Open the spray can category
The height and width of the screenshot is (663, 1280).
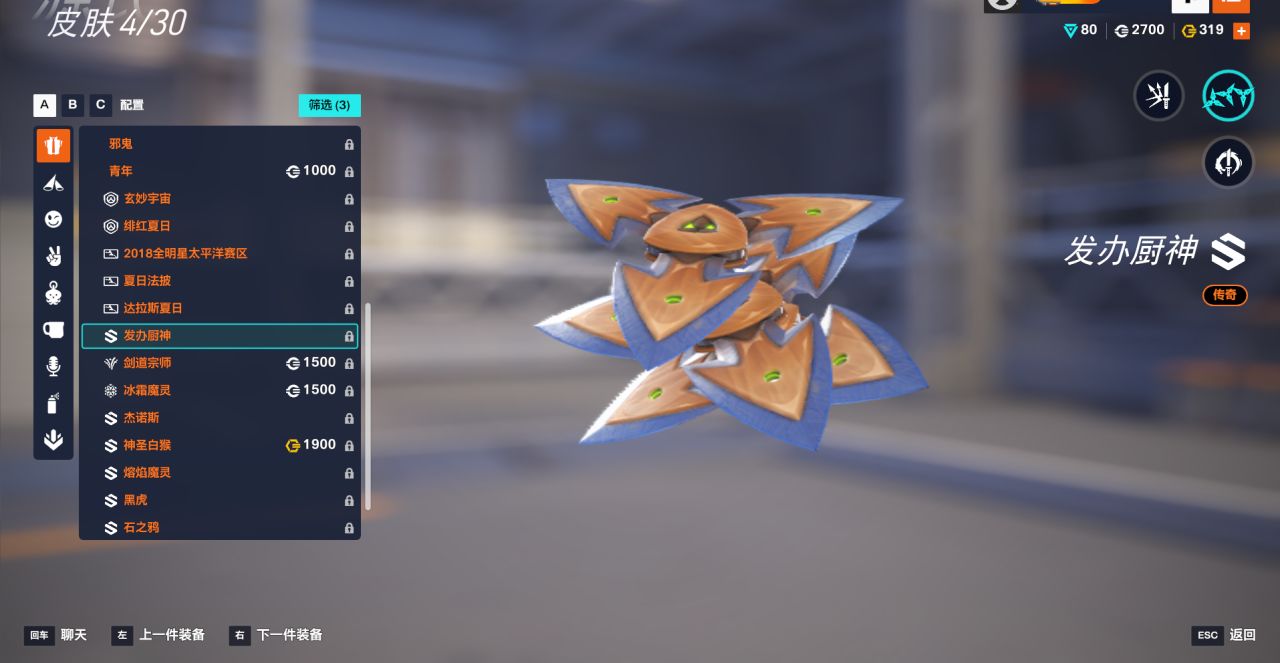coord(54,404)
